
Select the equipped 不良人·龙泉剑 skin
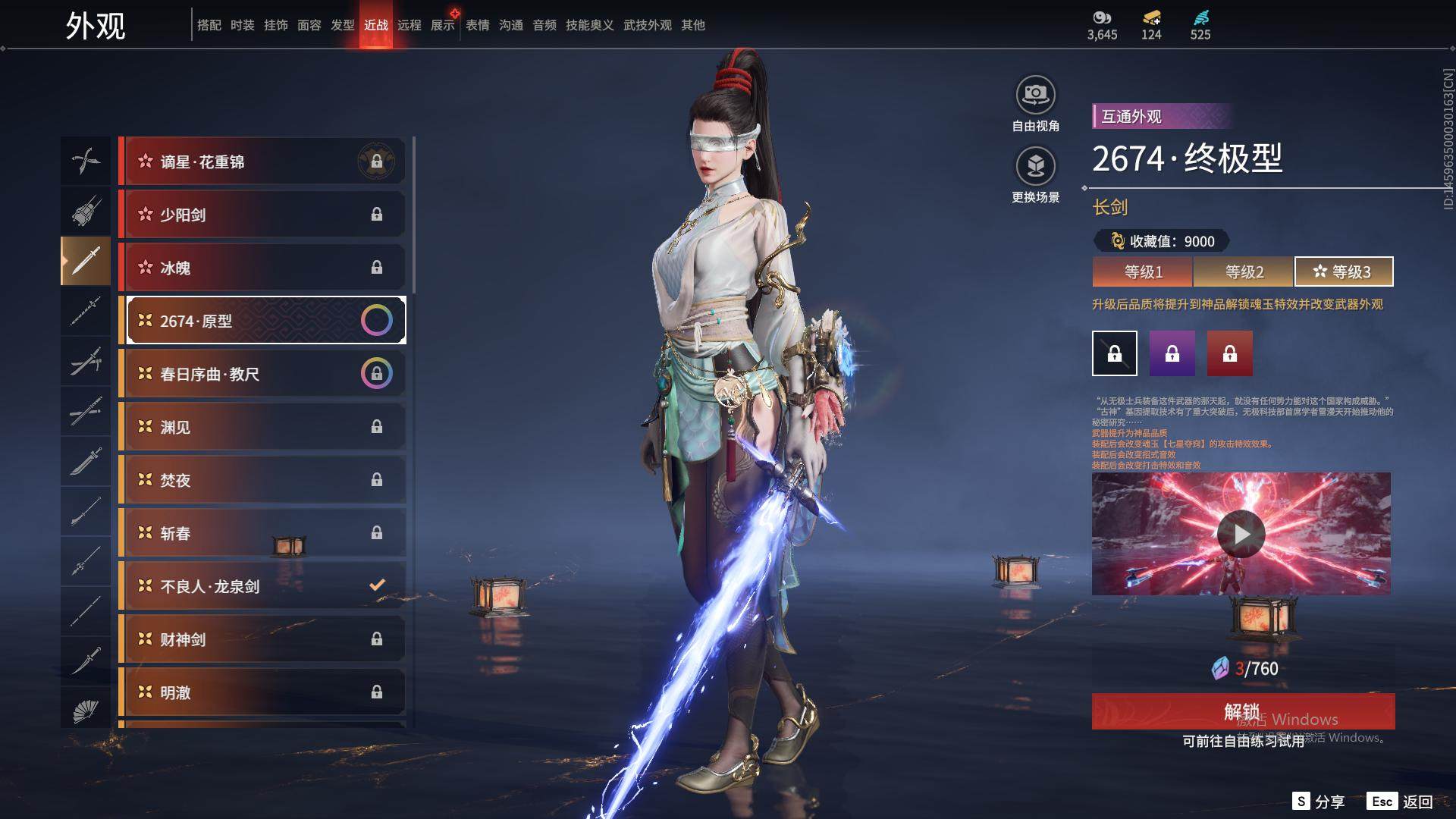coord(262,586)
